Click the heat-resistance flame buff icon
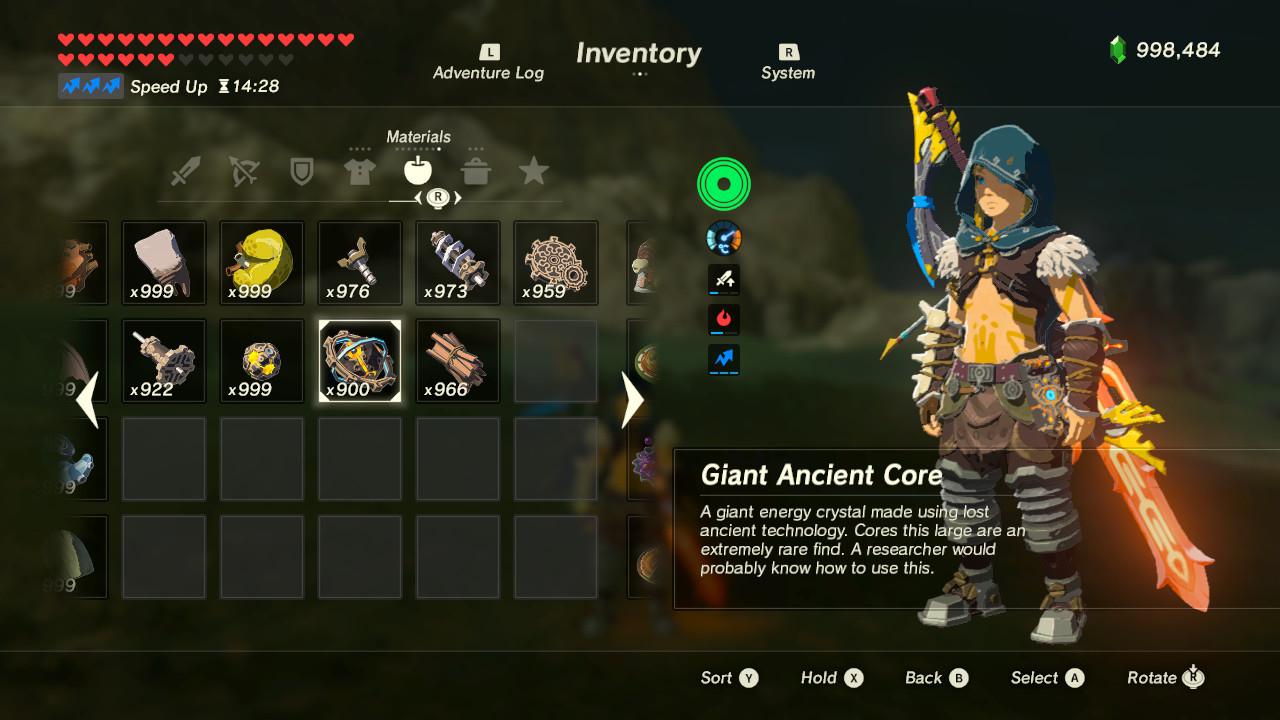Image resolution: width=1280 pixels, height=720 pixels. click(x=723, y=320)
